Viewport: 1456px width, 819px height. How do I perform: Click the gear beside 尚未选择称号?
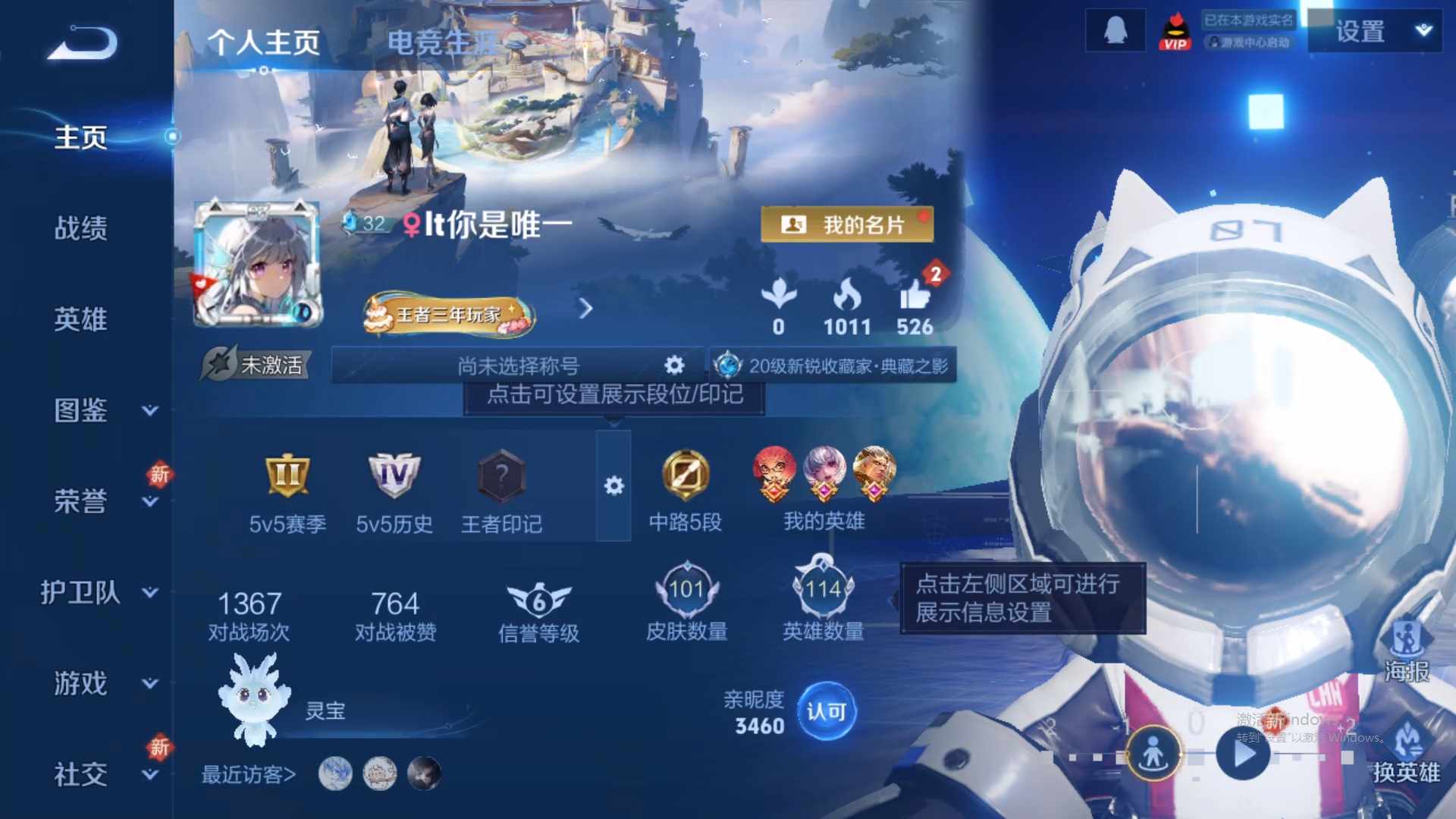click(x=673, y=365)
